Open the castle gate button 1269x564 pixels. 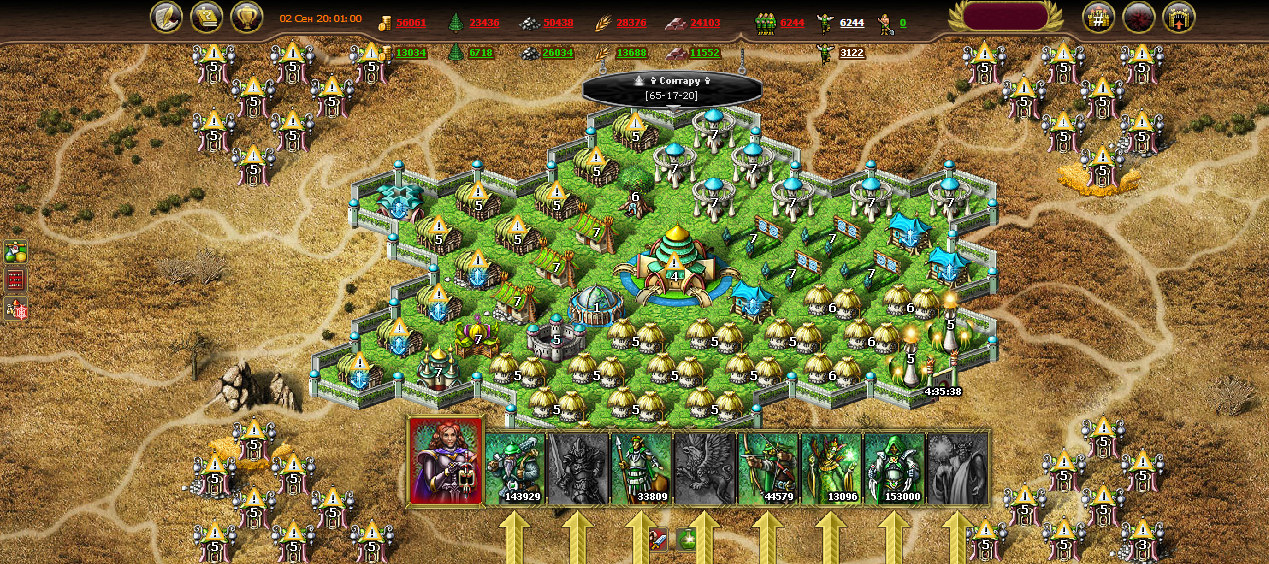pyautogui.click(x=1179, y=17)
